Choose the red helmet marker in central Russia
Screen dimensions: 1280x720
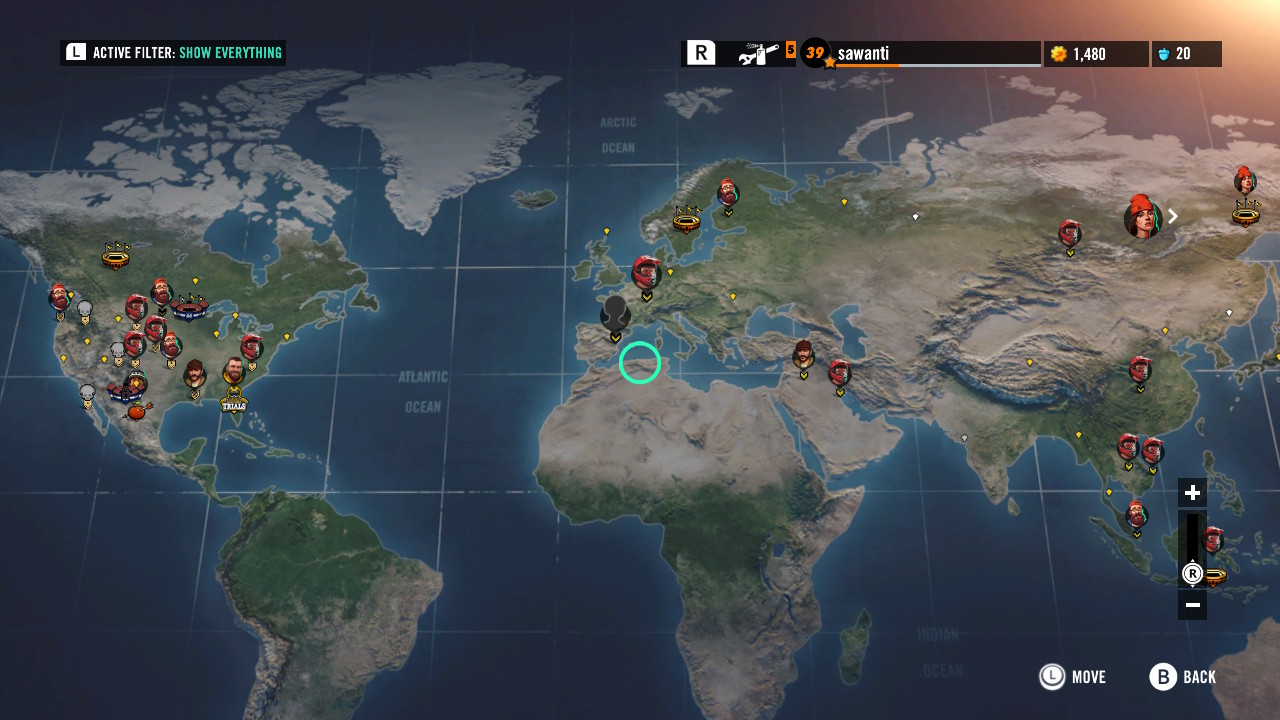[x=1070, y=234]
